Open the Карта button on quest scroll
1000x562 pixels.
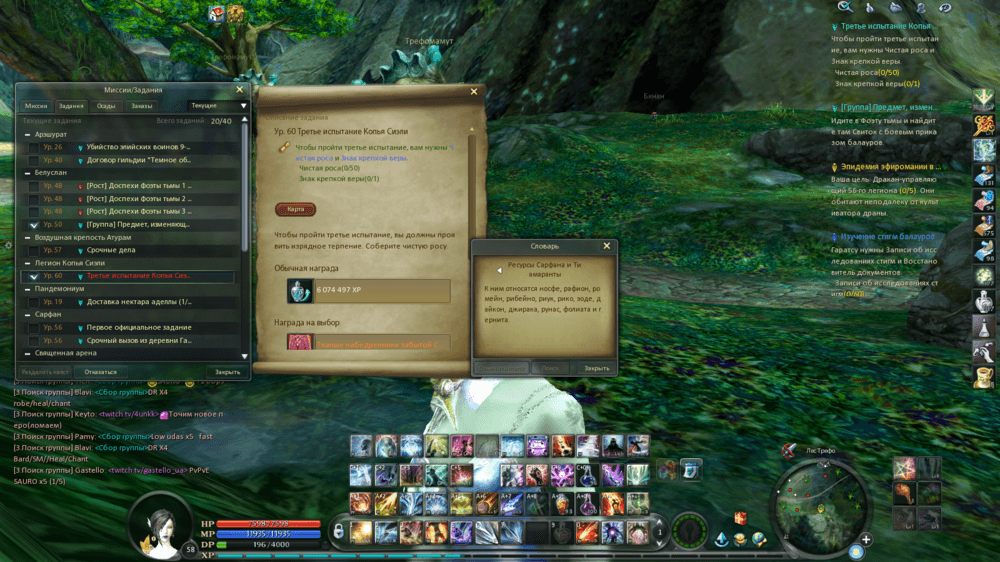click(x=295, y=210)
